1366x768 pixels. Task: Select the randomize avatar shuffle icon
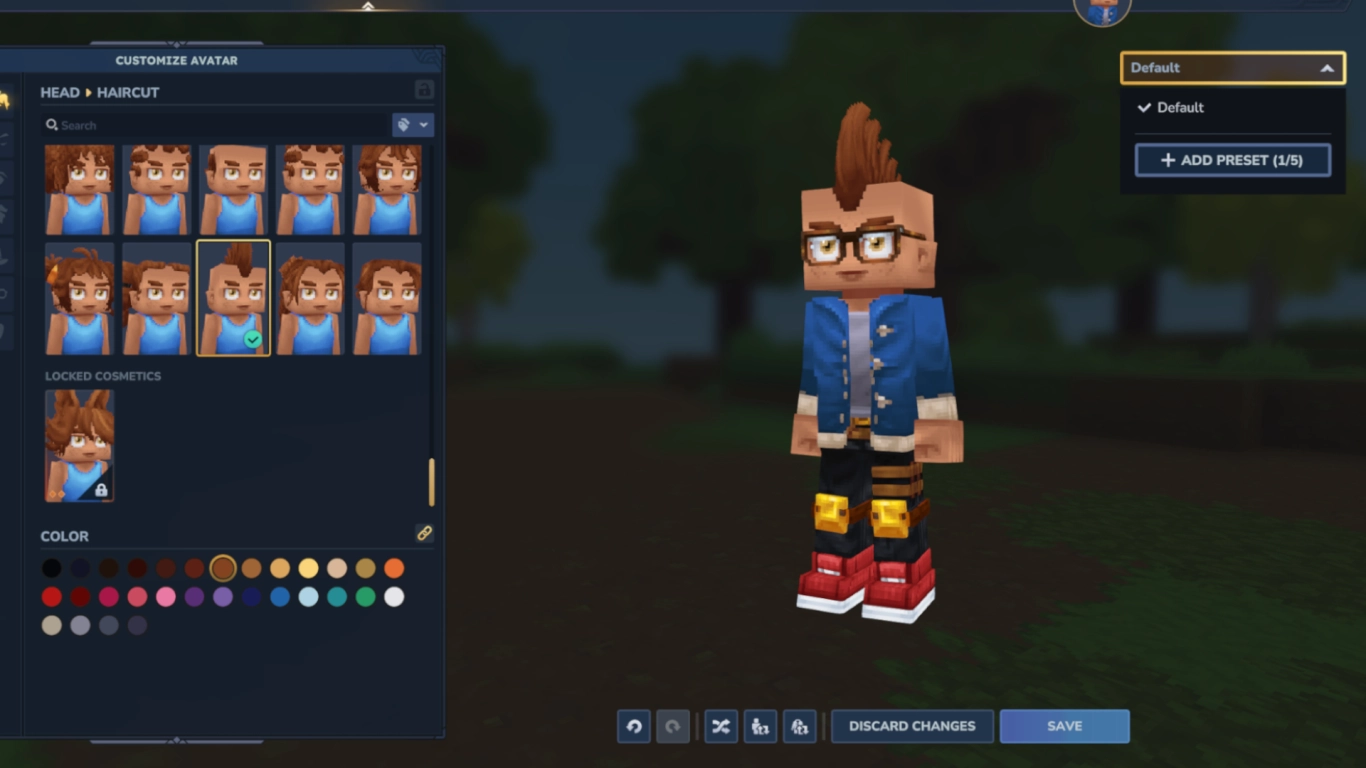pos(720,726)
